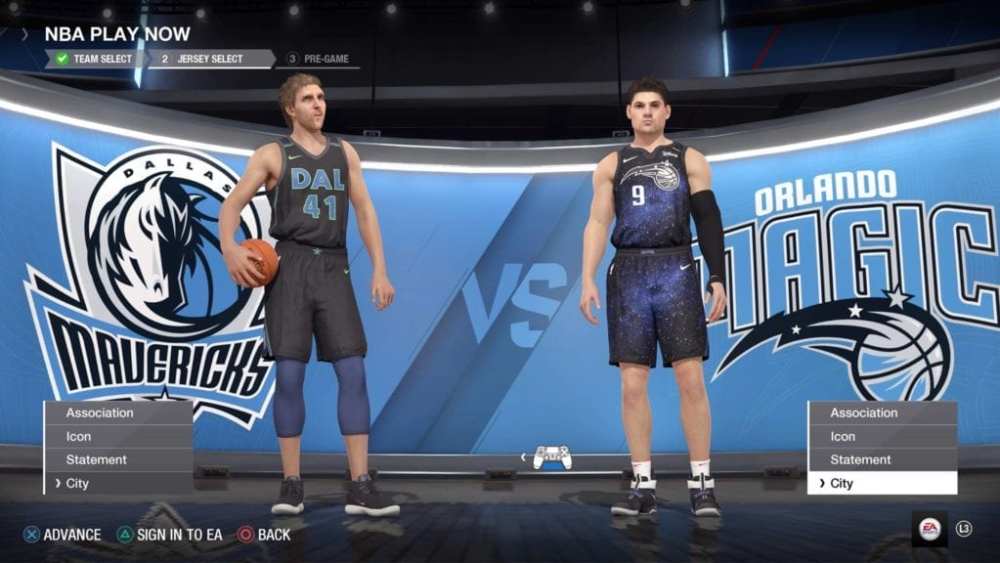
Task: Select the City jersey in Mavericks list
Action: point(118,484)
